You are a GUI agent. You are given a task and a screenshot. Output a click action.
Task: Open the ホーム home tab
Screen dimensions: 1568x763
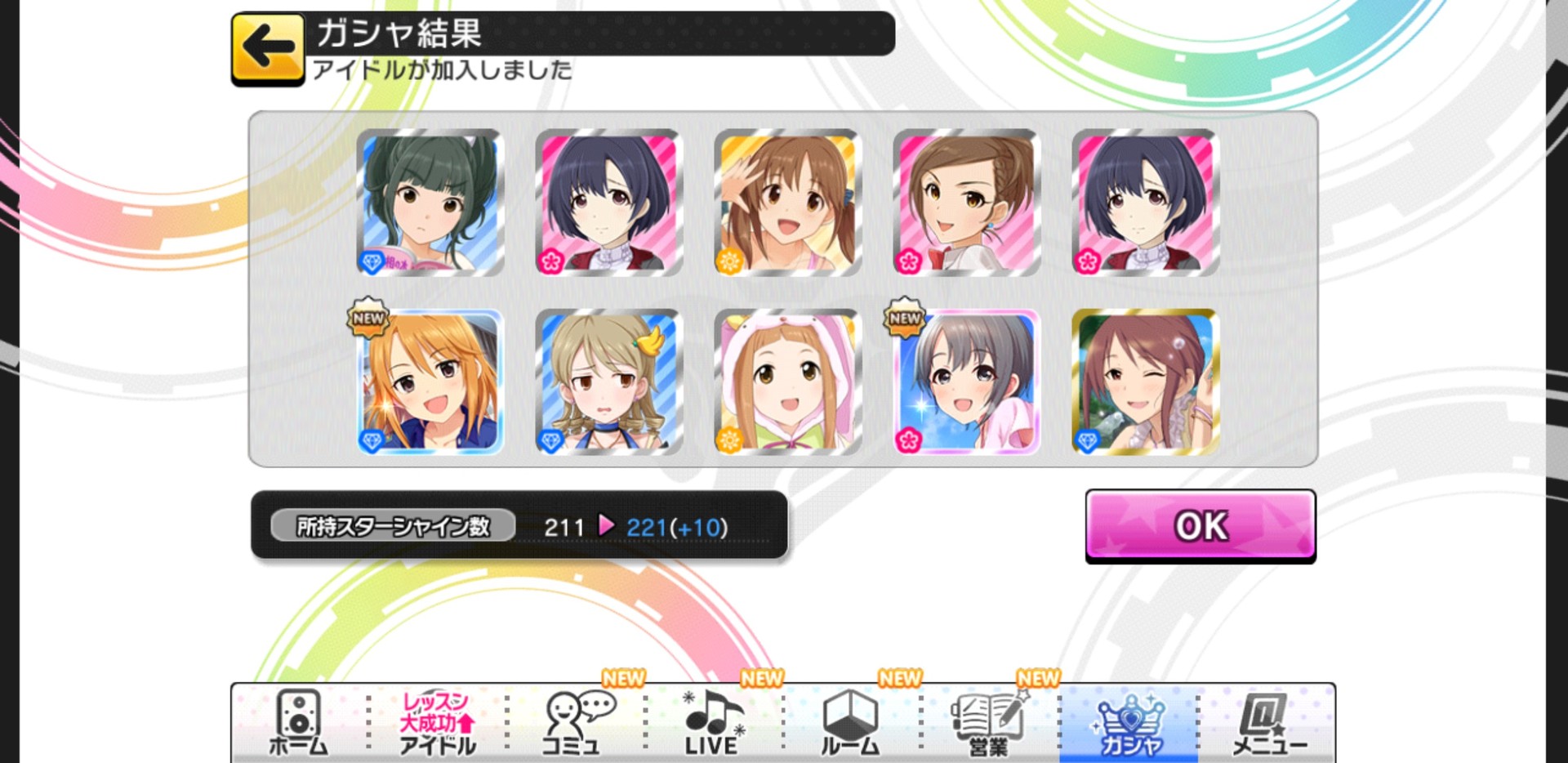pos(298,723)
